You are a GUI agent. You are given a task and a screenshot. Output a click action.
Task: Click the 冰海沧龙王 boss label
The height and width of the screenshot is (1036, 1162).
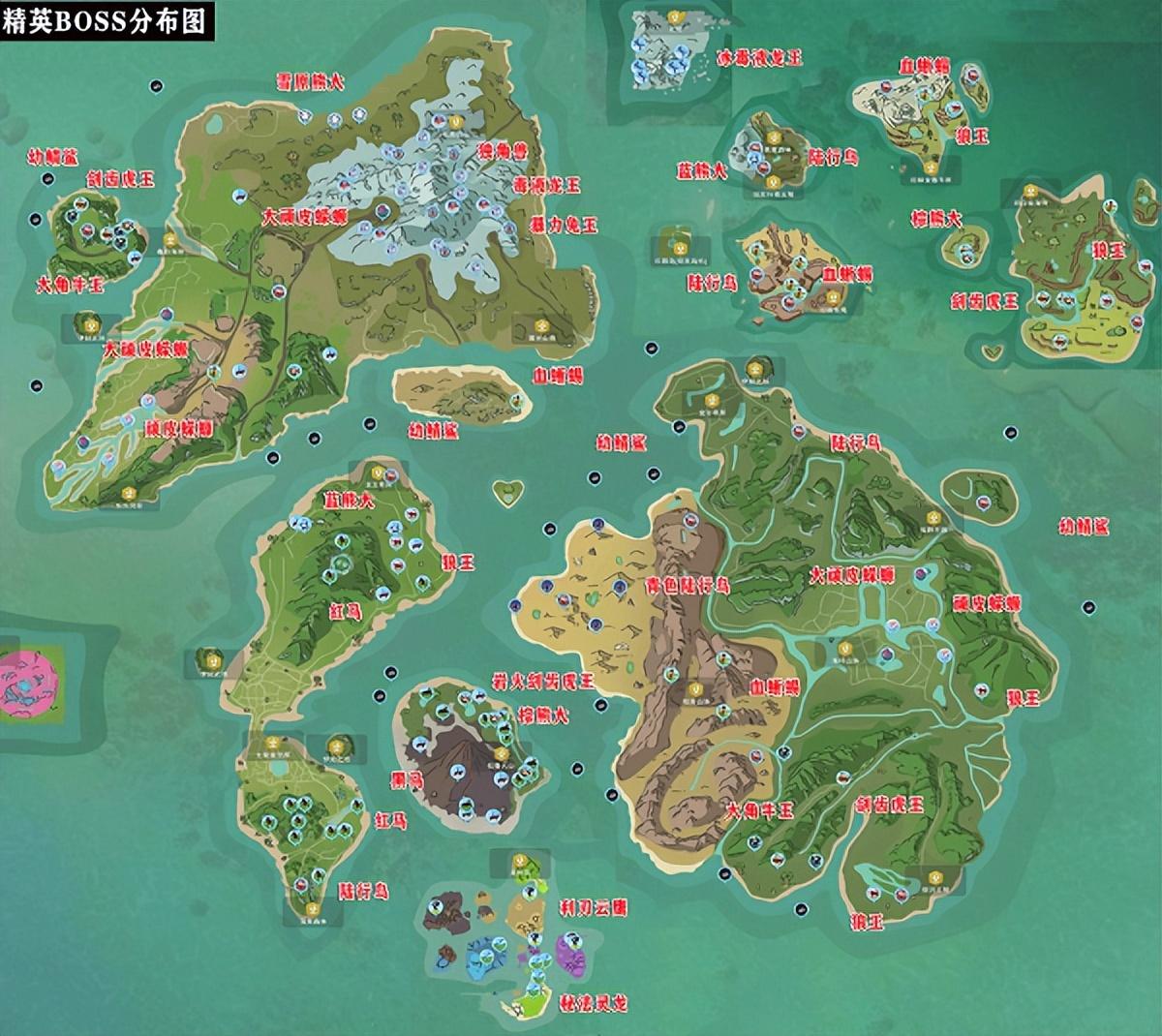point(763,58)
